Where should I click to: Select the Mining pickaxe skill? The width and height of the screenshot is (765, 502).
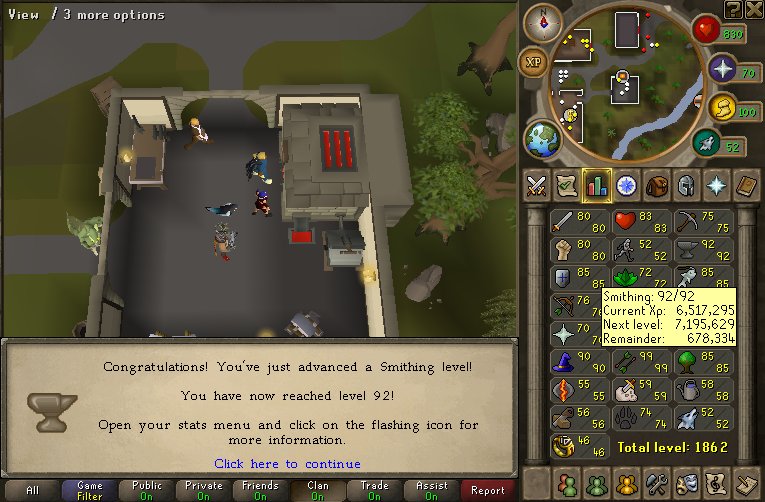click(703, 220)
